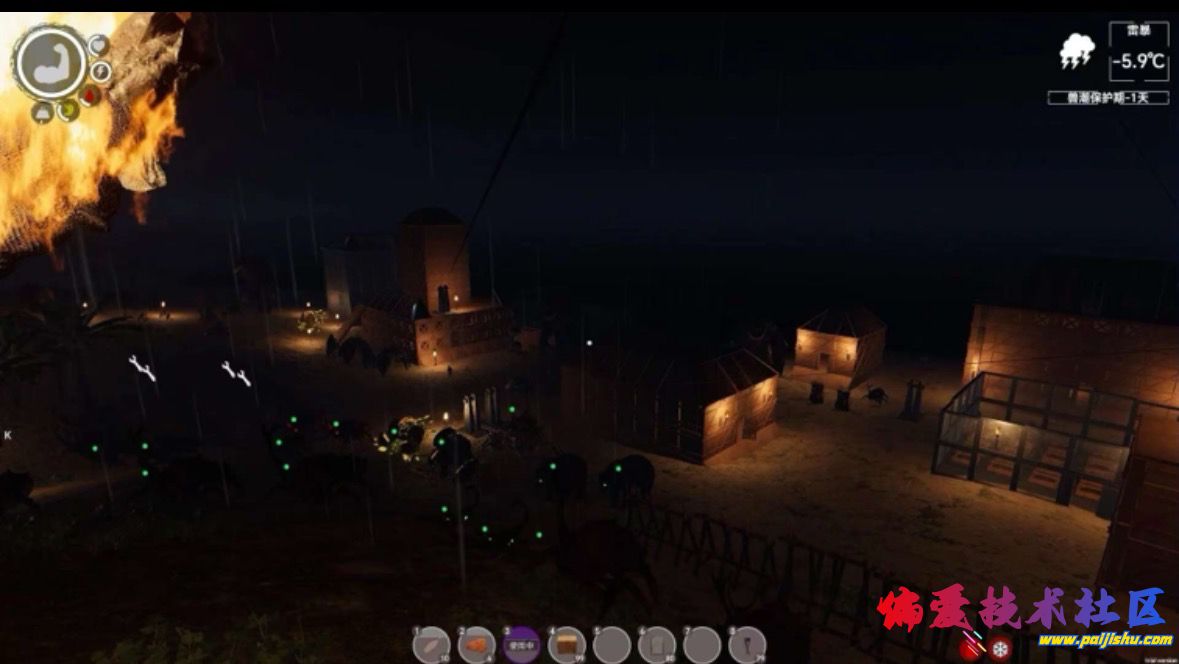1179x664 pixels.
Task: Open the weight load status icon
Action: [x=43, y=111]
